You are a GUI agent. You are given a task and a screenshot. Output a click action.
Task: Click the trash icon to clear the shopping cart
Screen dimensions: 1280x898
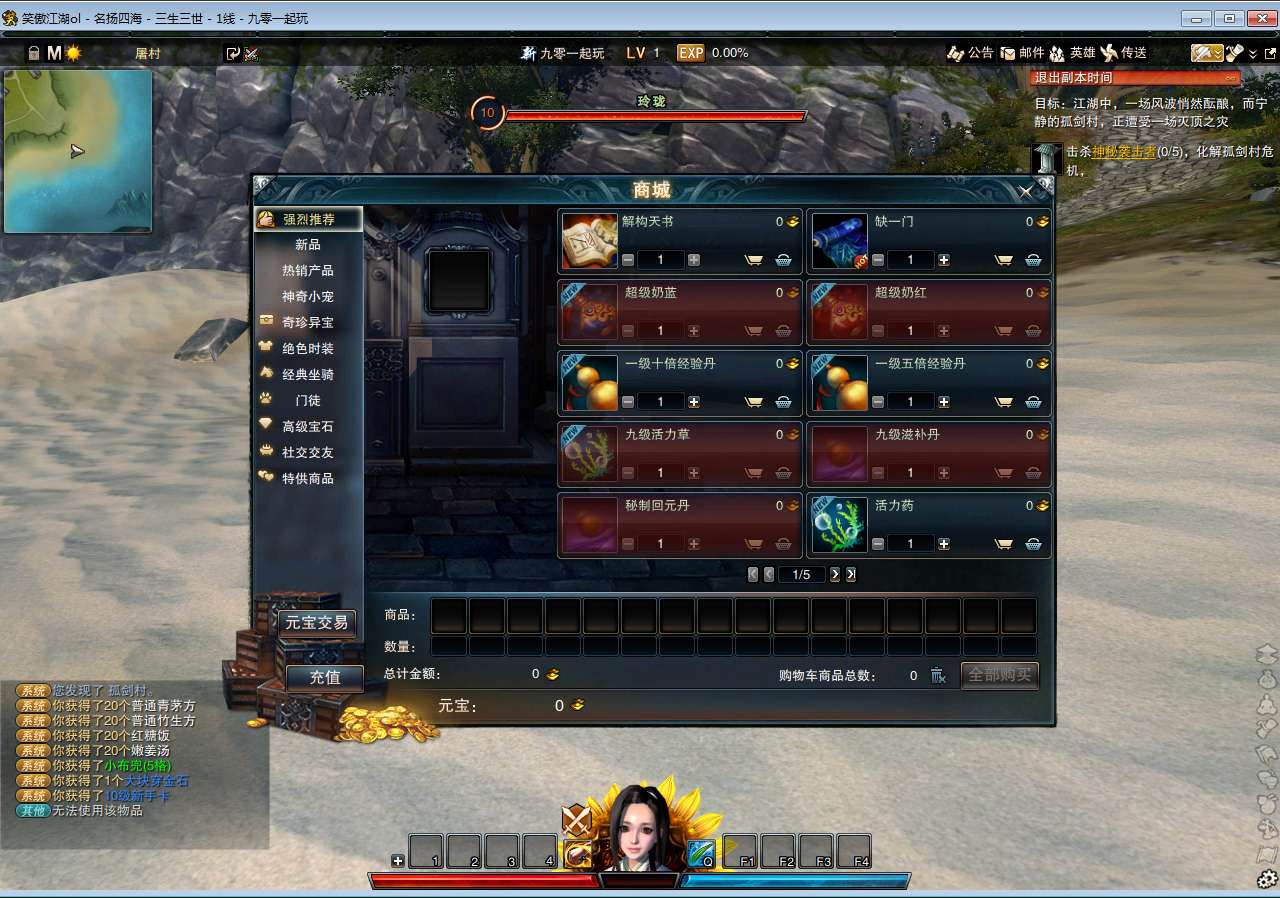coord(938,676)
